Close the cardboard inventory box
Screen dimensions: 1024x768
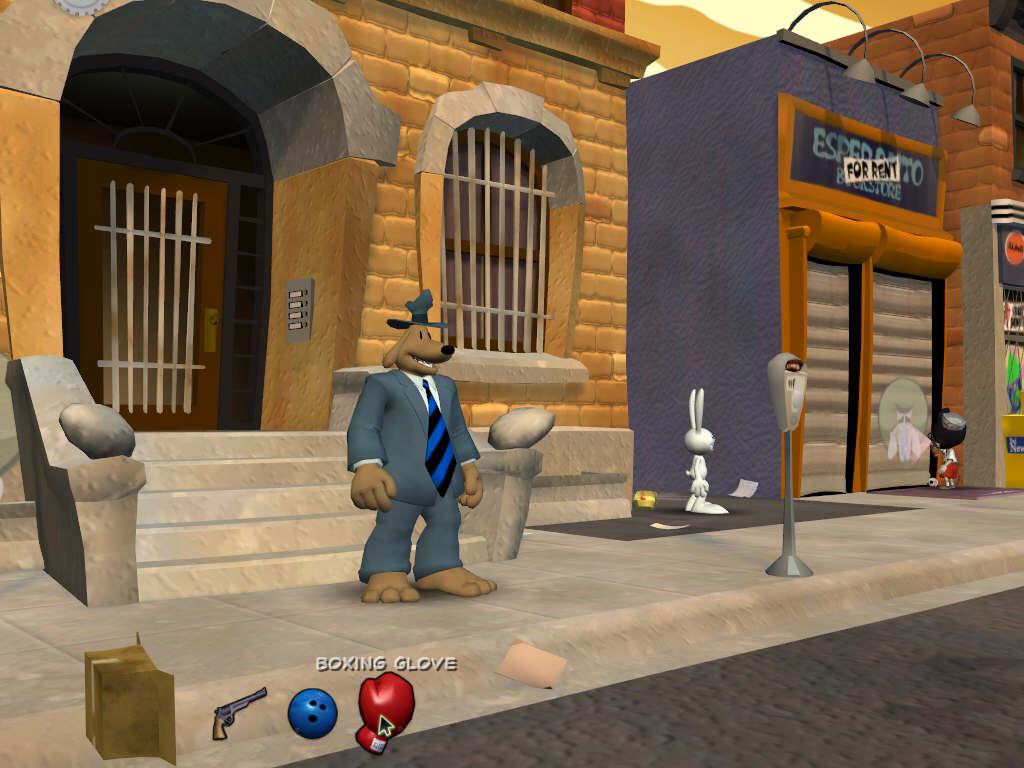pyautogui.click(x=129, y=697)
